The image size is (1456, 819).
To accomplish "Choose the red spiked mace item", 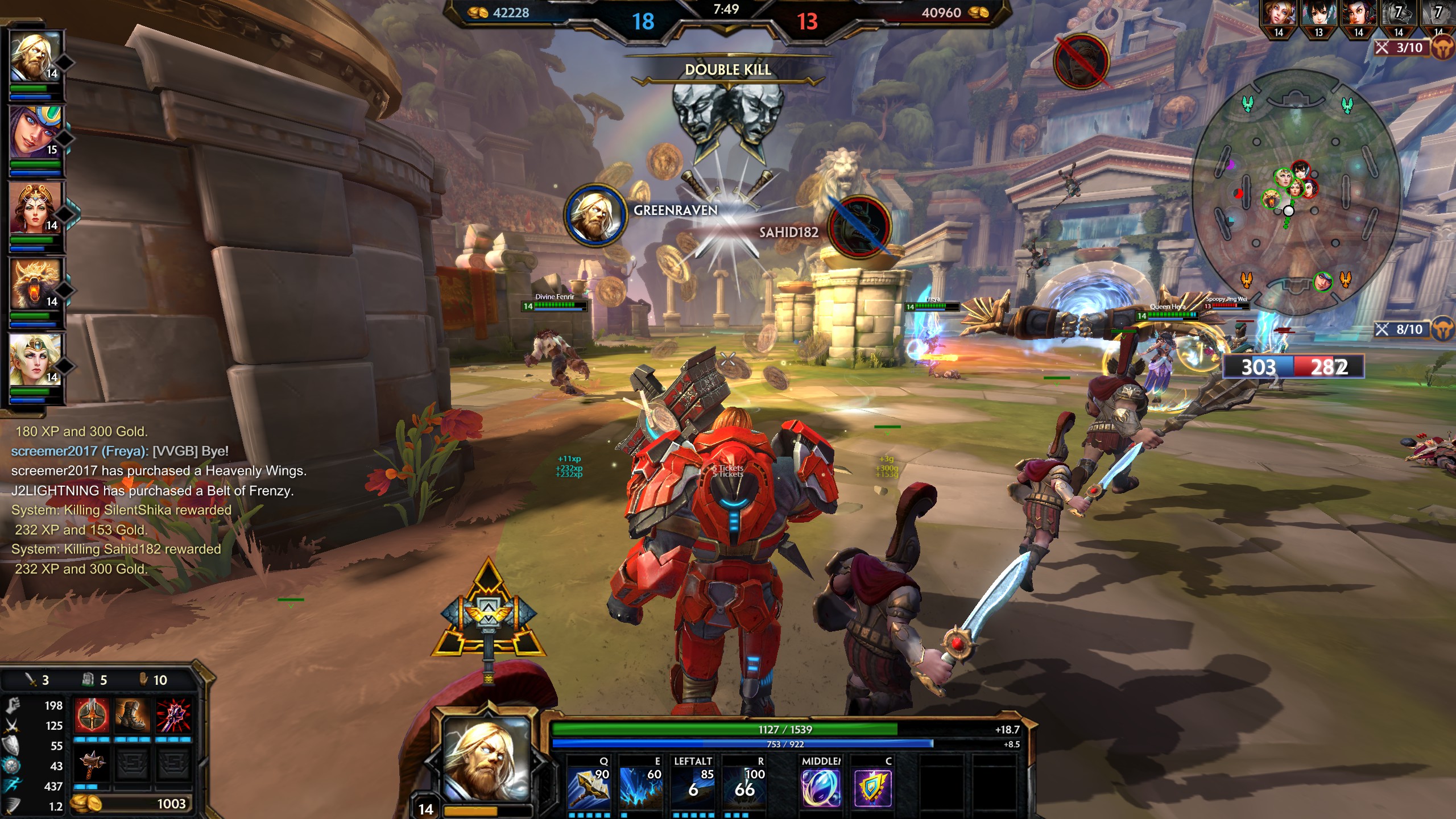I will coord(173,715).
